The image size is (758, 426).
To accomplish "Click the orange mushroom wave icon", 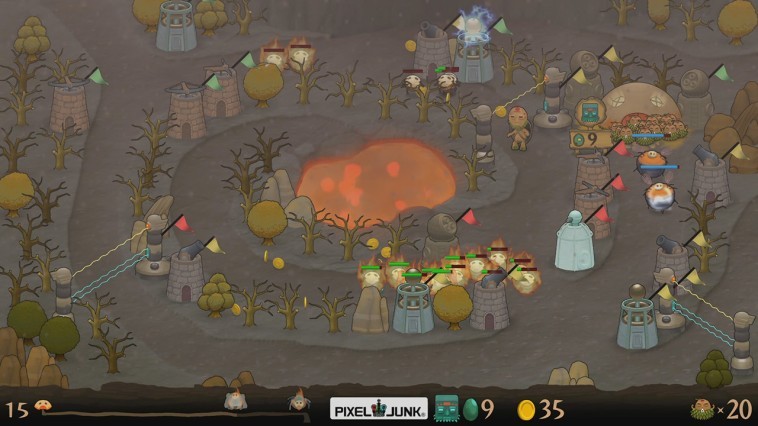I will pos(45,407).
